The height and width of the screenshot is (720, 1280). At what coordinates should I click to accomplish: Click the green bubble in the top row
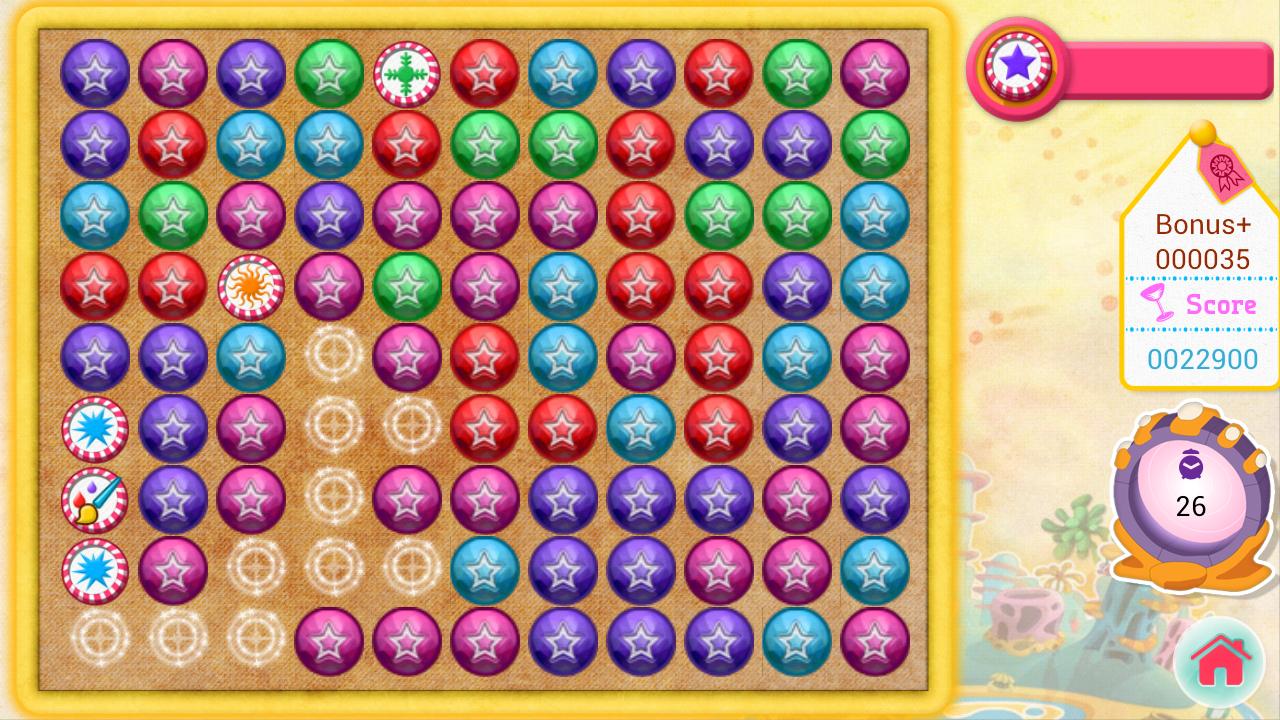pos(329,71)
